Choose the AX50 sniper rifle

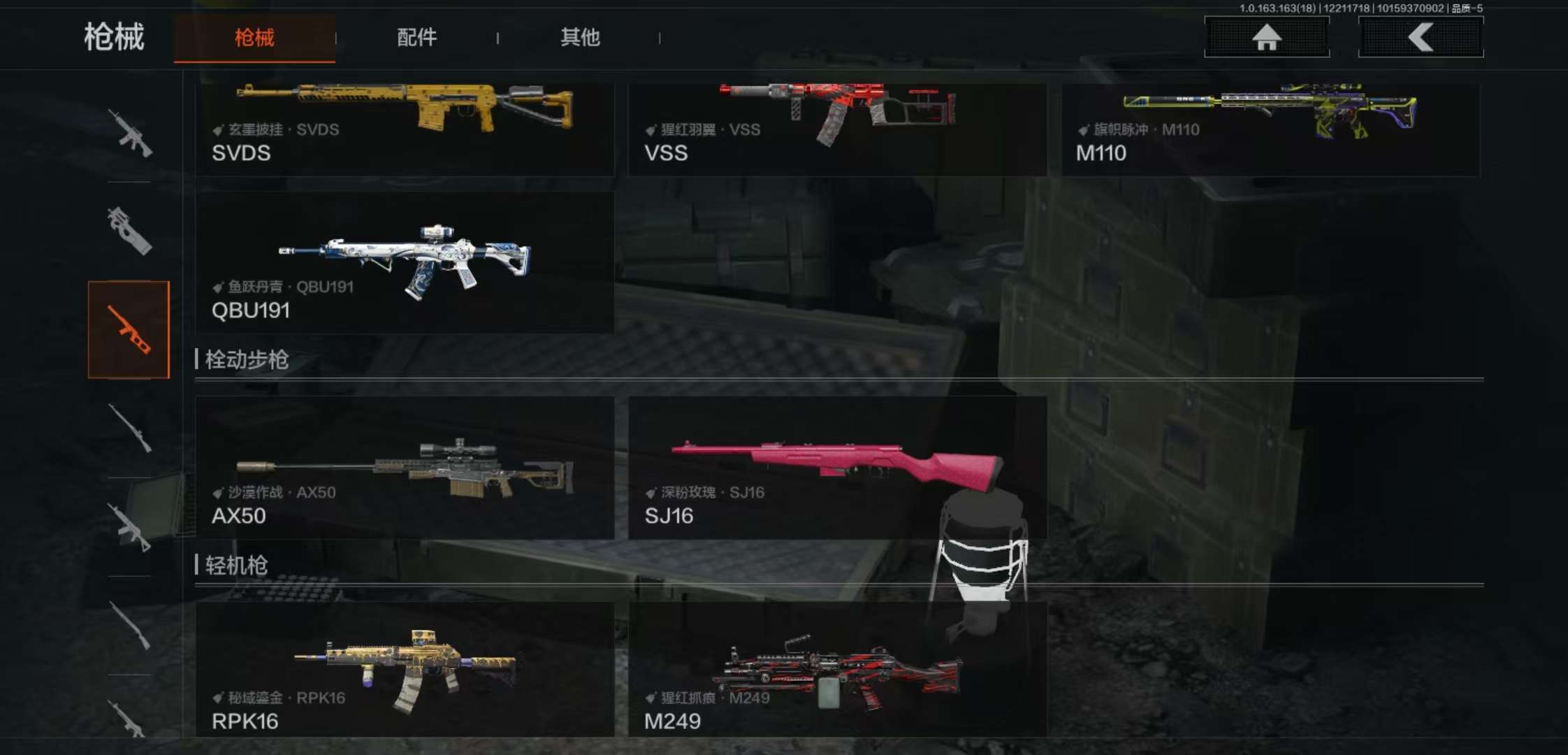[x=405, y=467]
